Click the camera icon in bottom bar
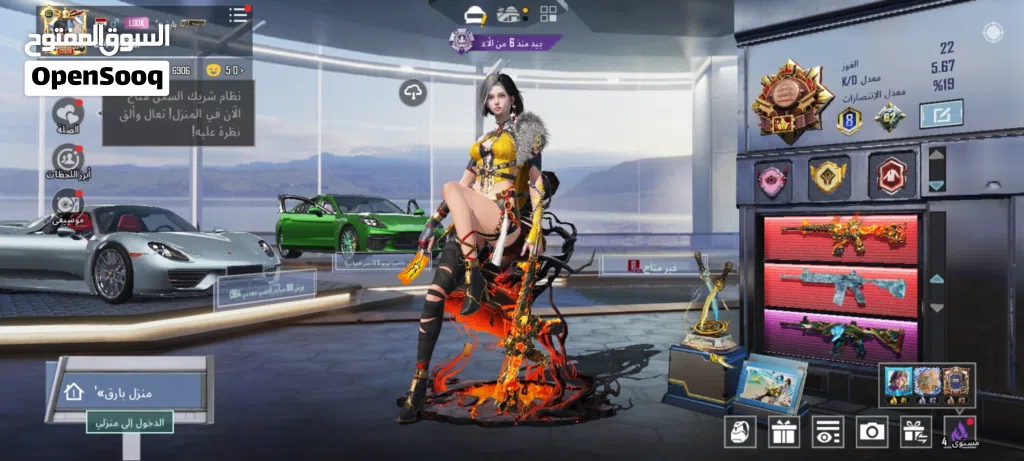Image resolution: width=1024 pixels, height=461 pixels. [x=872, y=431]
